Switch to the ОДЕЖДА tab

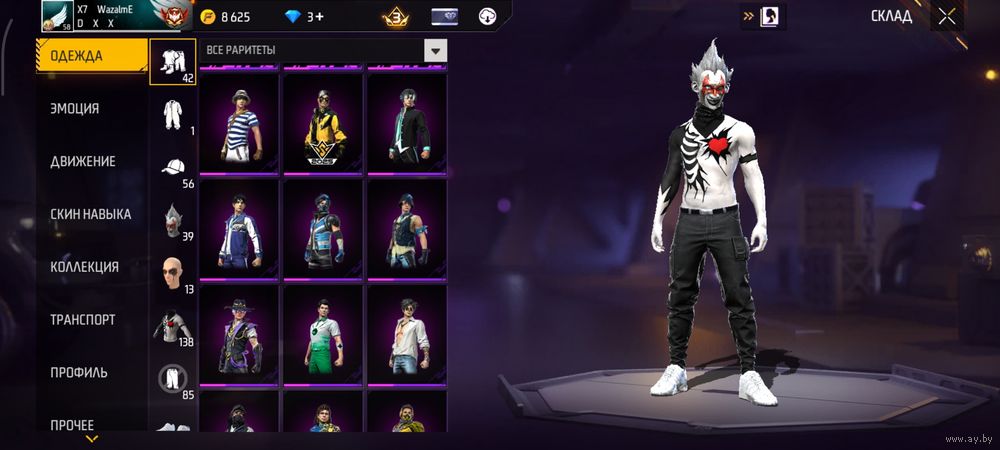91,56
